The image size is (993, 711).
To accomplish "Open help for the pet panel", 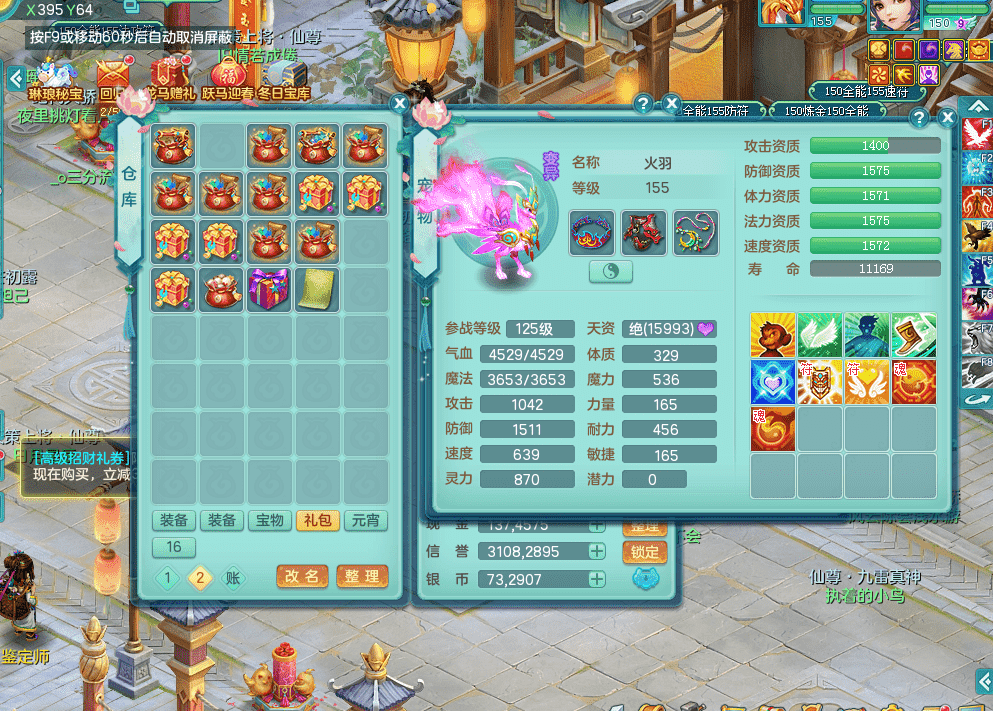I will click(x=919, y=118).
